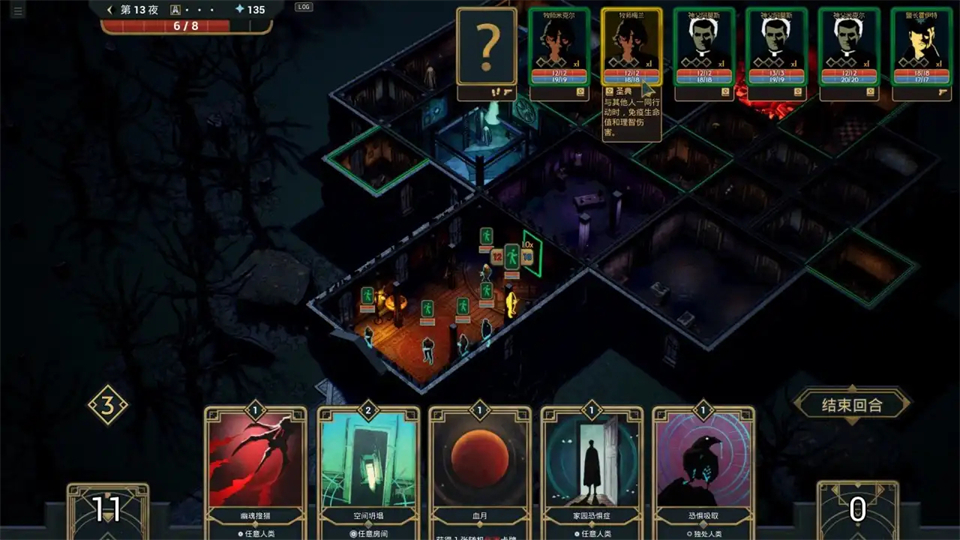Open the hamburger menu icon
960x540 pixels.
tap(17, 9)
